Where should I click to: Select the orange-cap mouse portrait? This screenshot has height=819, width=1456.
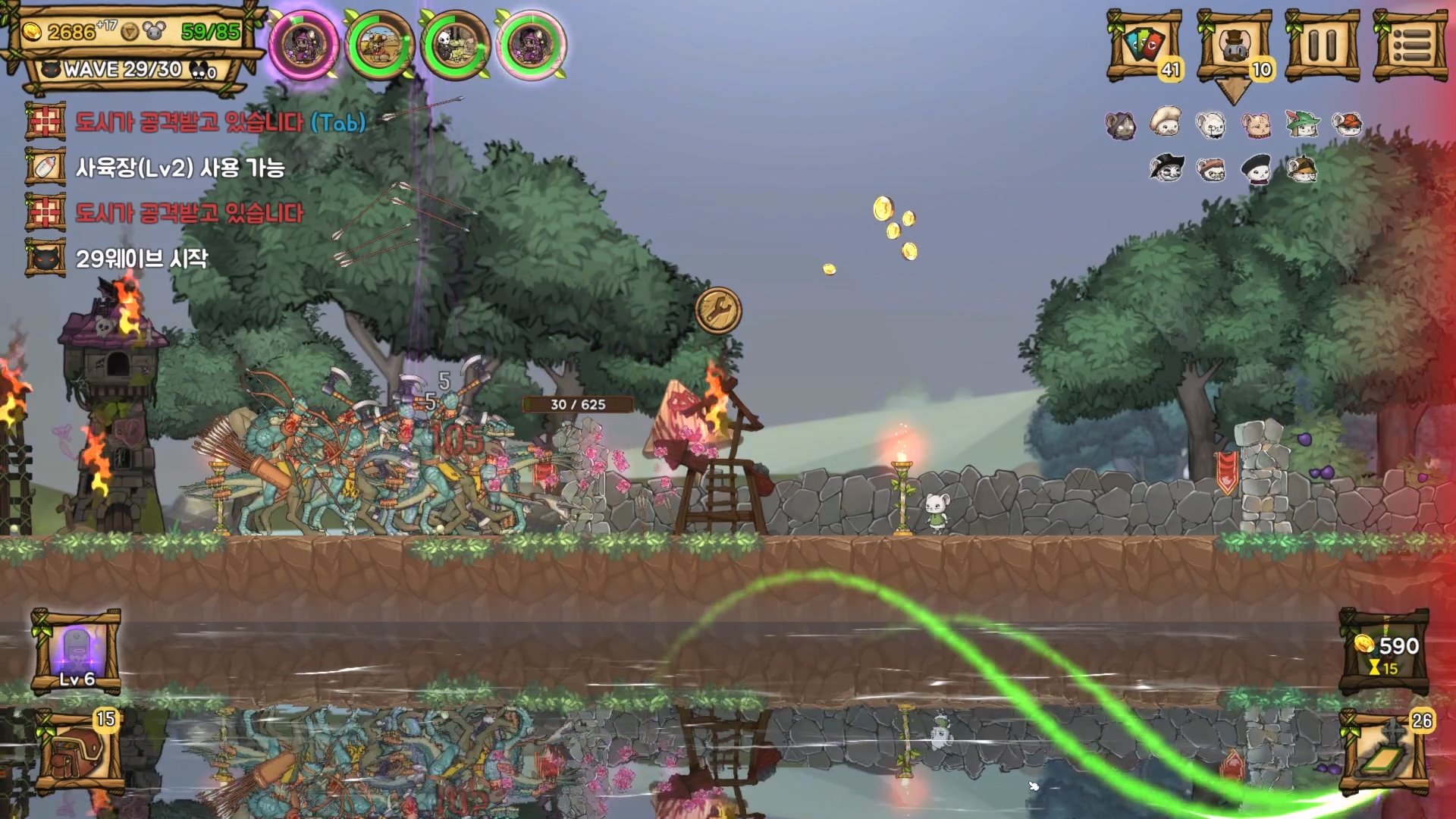point(1347,124)
